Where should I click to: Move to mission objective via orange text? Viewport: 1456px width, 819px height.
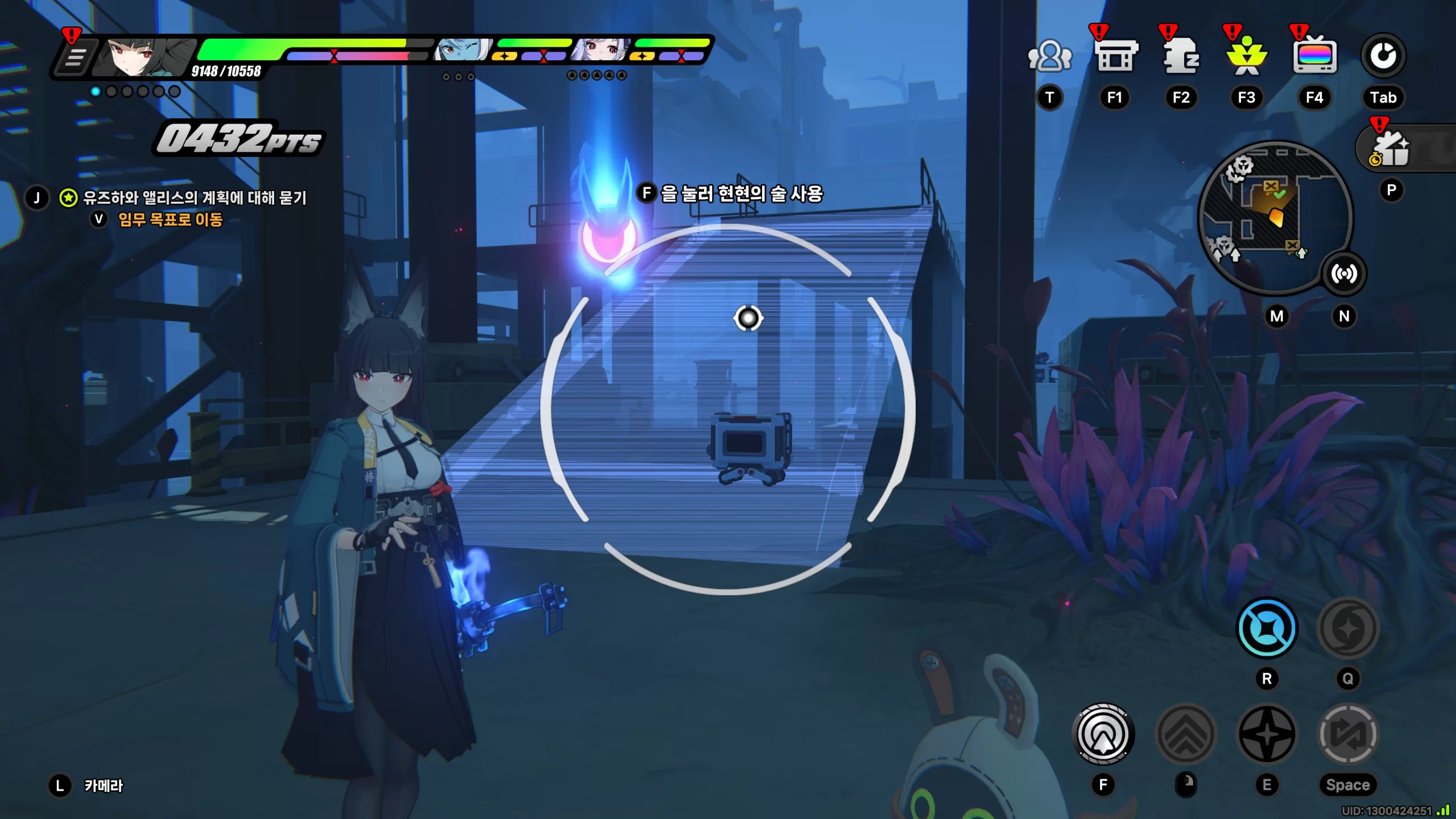(x=170, y=220)
